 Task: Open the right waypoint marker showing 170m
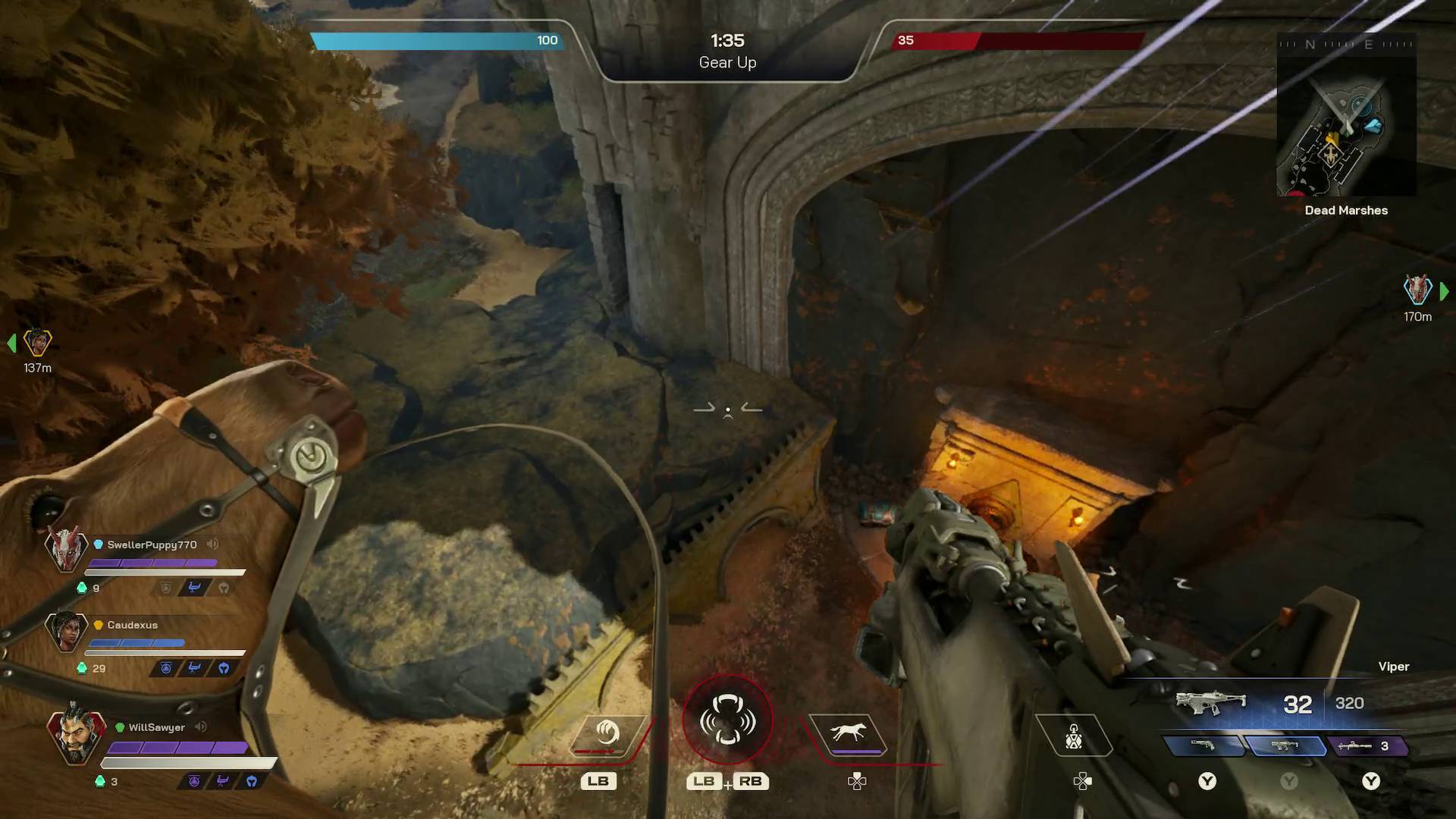click(1417, 293)
